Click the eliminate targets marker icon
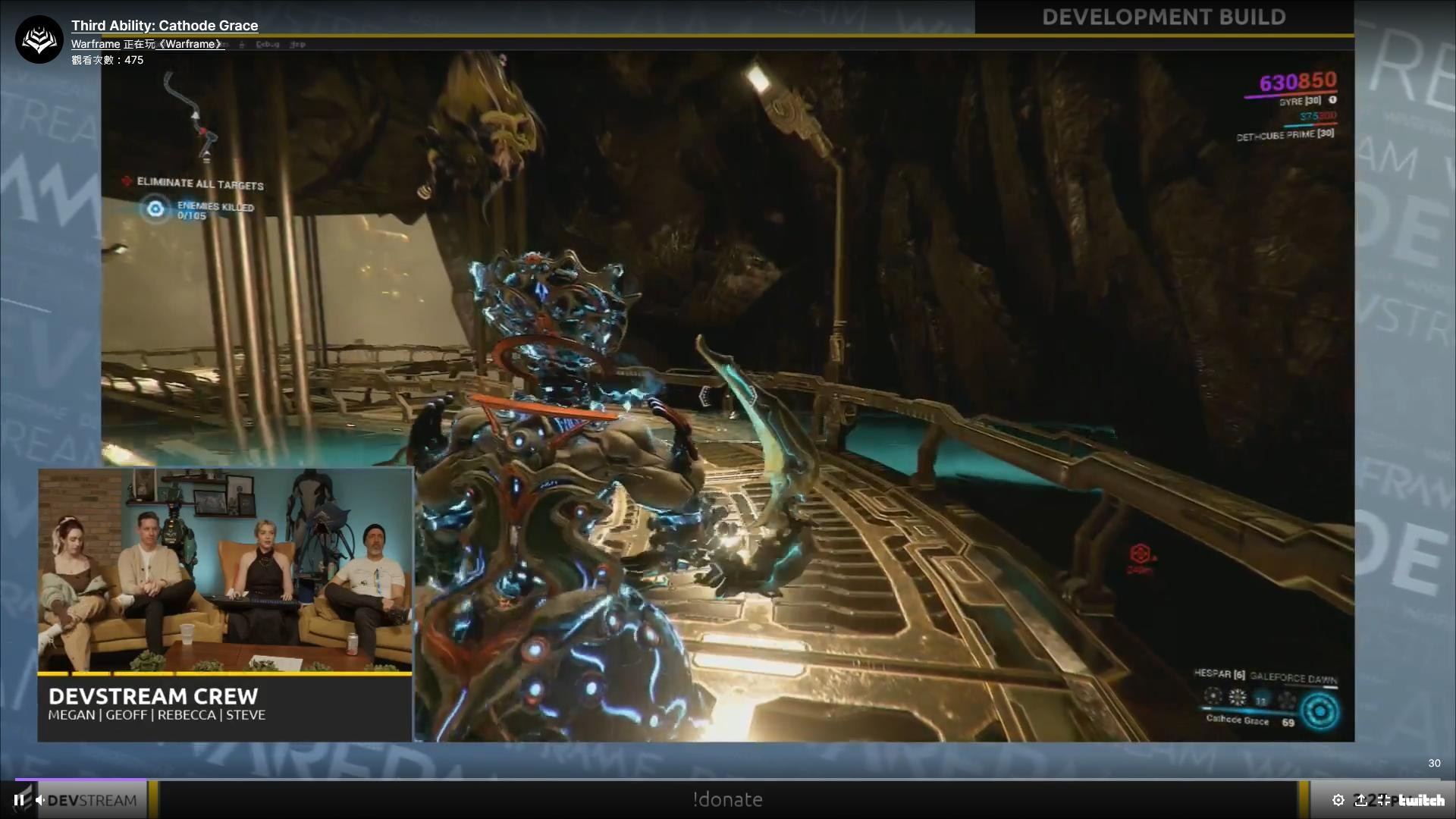The image size is (1456, 819). [x=126, y=182]
